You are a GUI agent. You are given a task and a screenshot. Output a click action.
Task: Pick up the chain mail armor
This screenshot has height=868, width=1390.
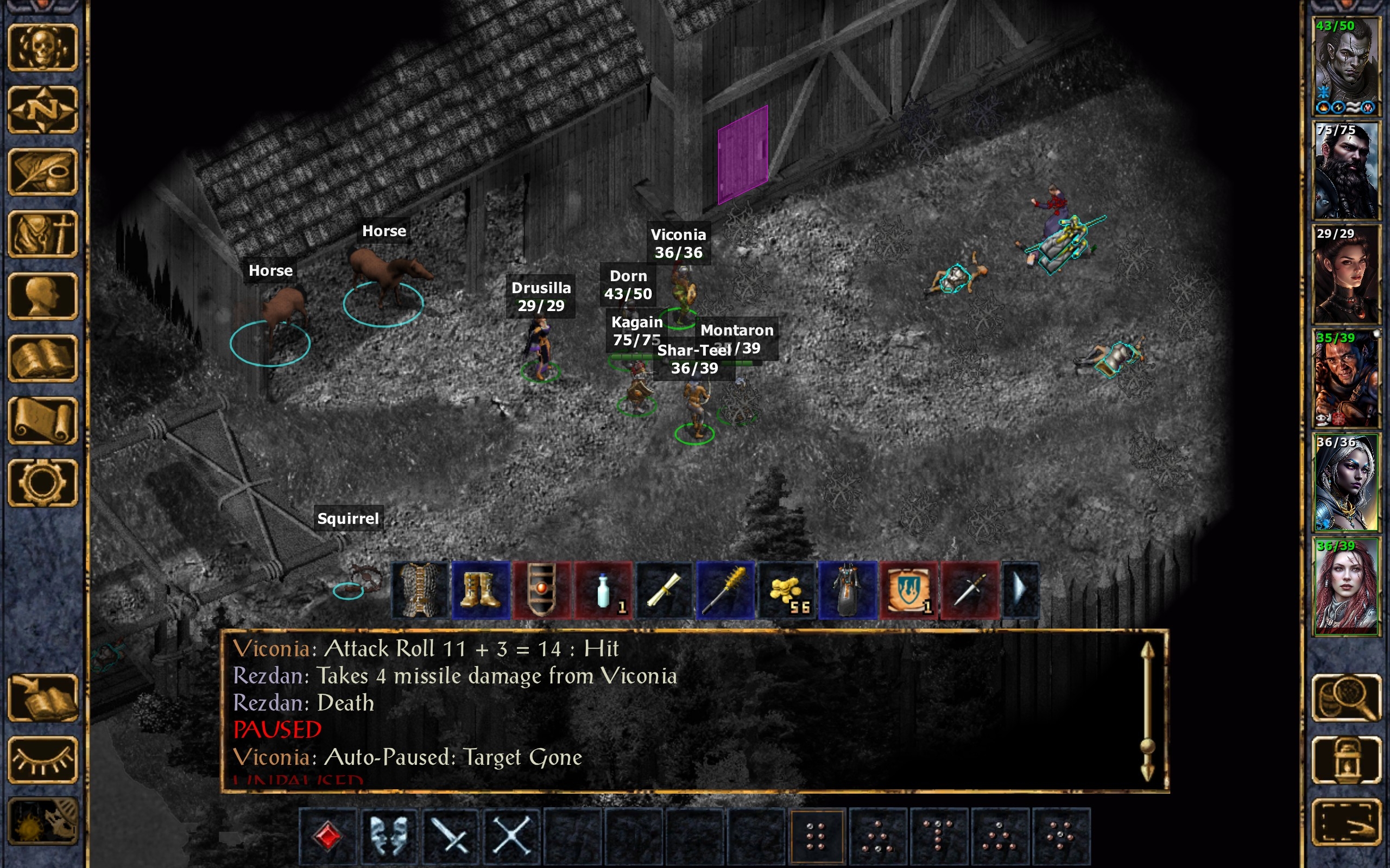(420, 590)
